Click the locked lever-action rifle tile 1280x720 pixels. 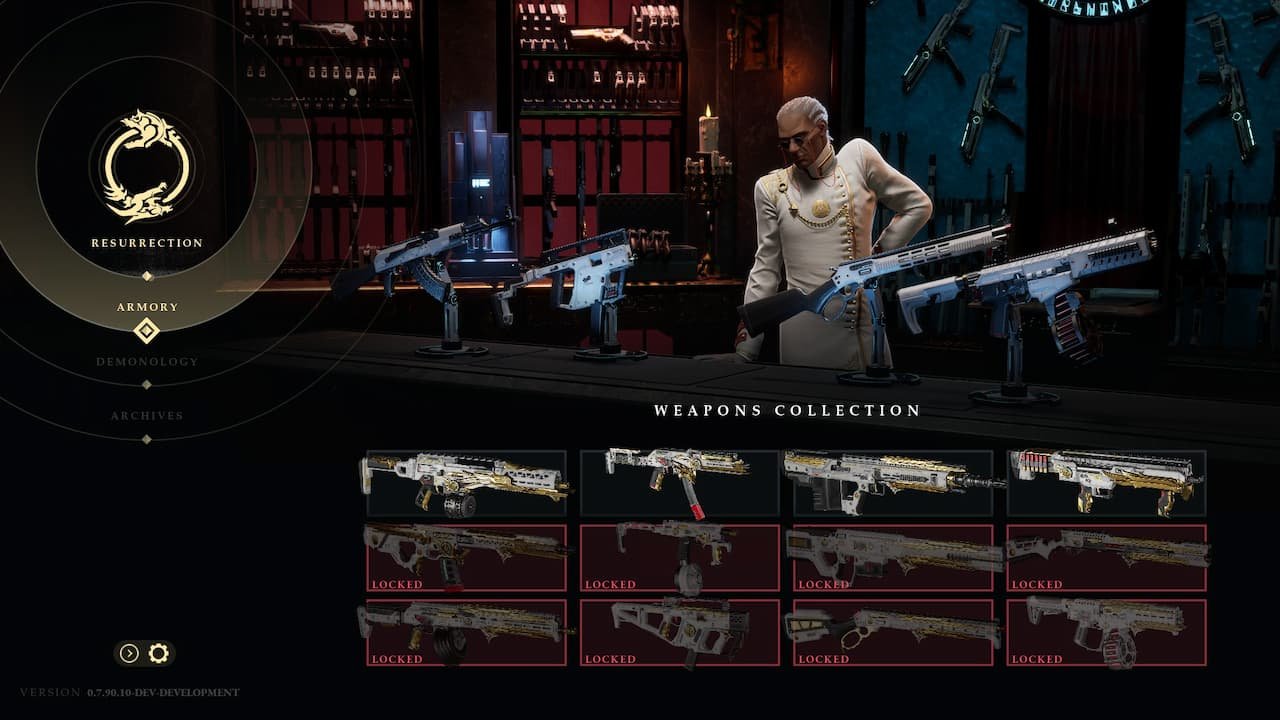coord(892,632)
